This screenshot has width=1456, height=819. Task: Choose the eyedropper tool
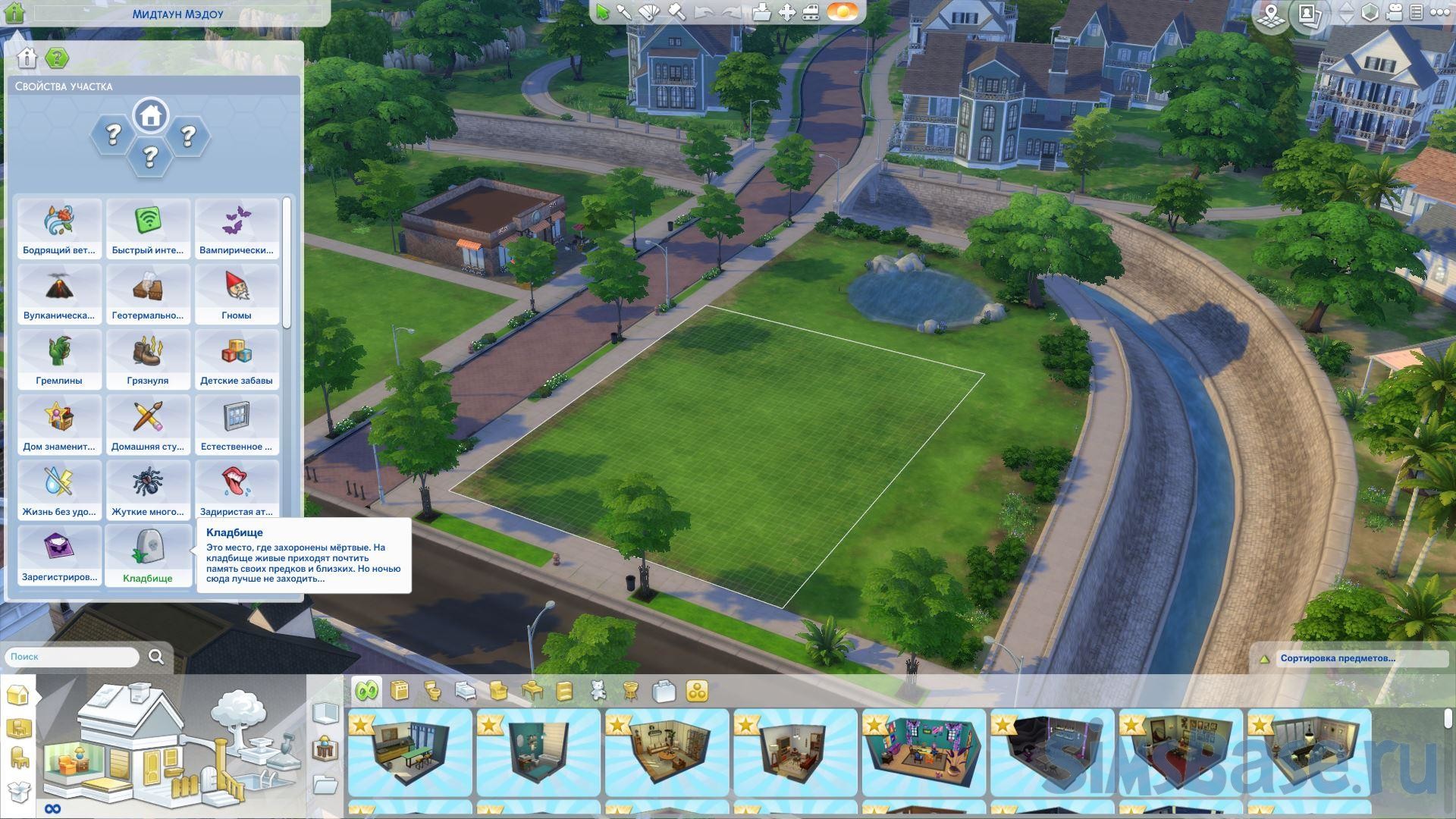(x=624, y=12)
